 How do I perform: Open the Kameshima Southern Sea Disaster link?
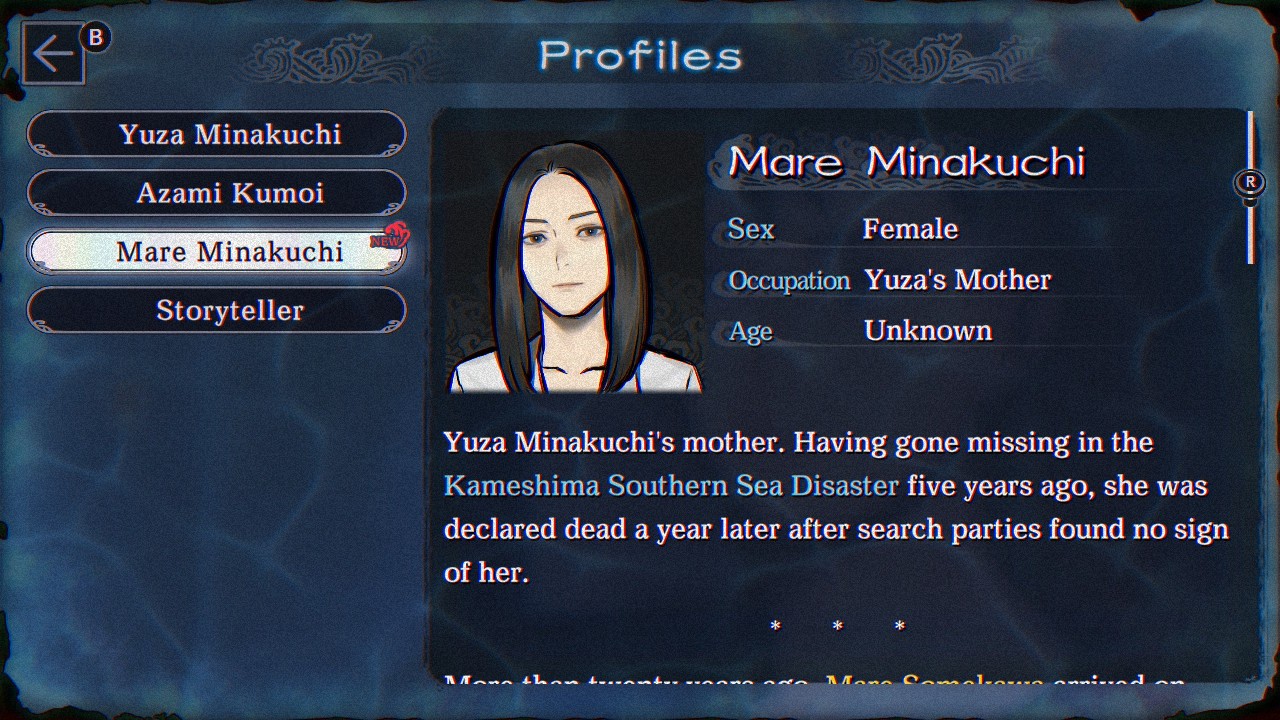tap(671, 486)
